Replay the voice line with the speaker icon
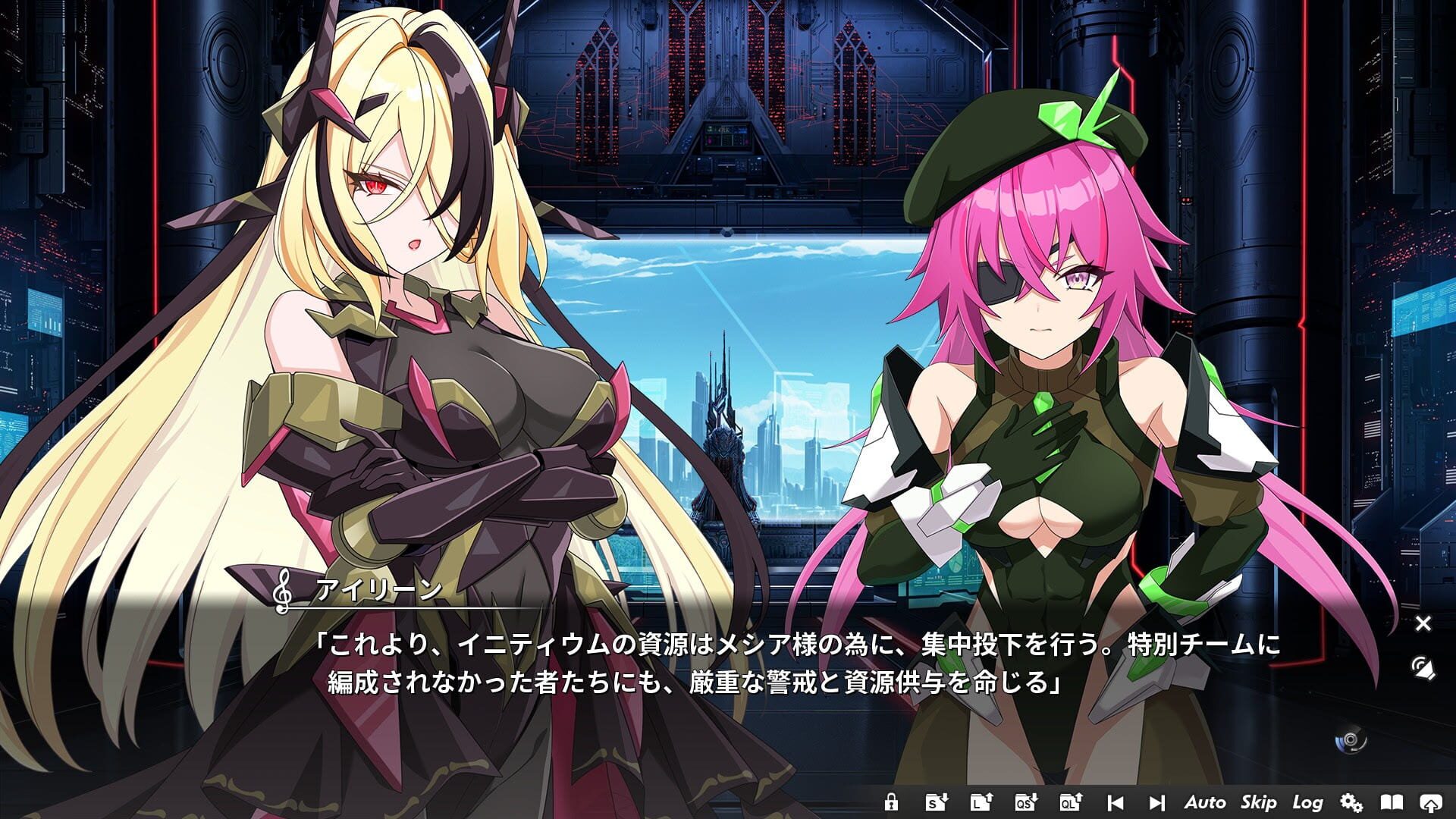Viewport: 1456px width, 819px height. tap(1422, 667)
